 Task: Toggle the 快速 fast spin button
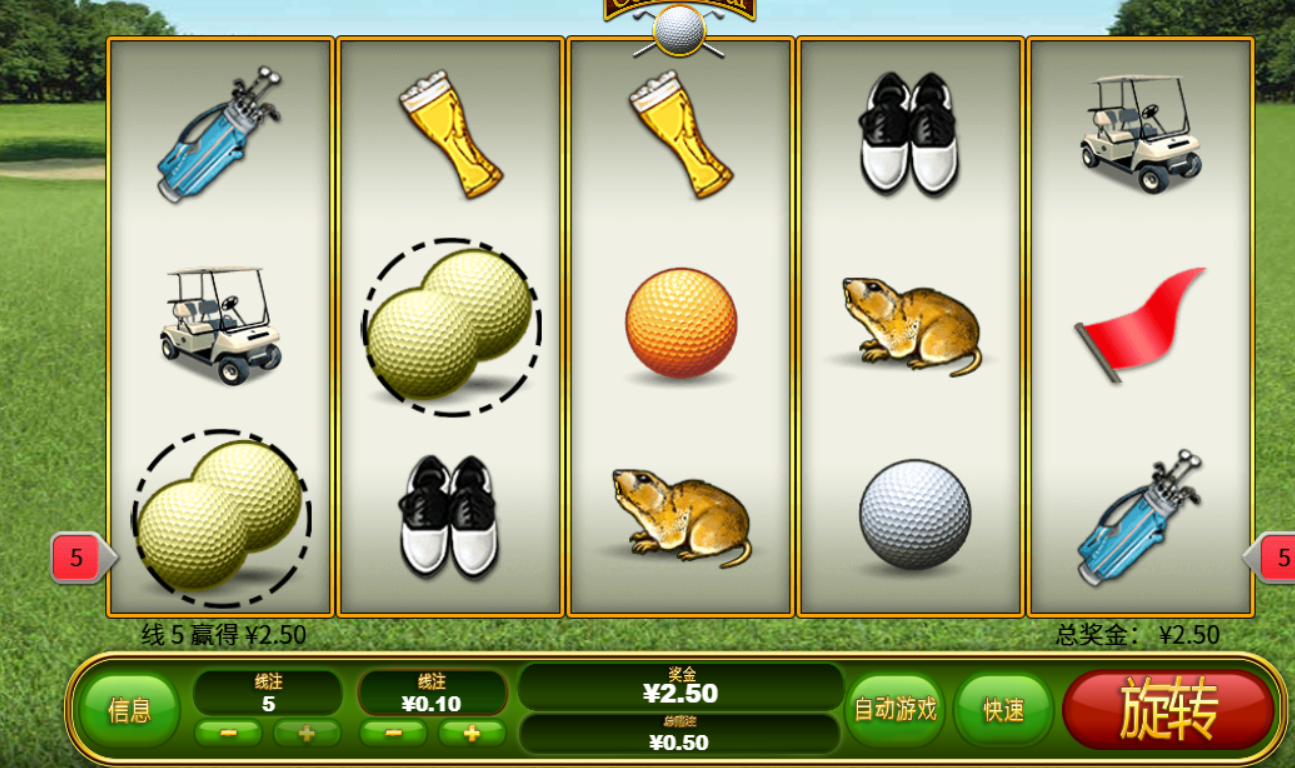(x=1003, y=709)
